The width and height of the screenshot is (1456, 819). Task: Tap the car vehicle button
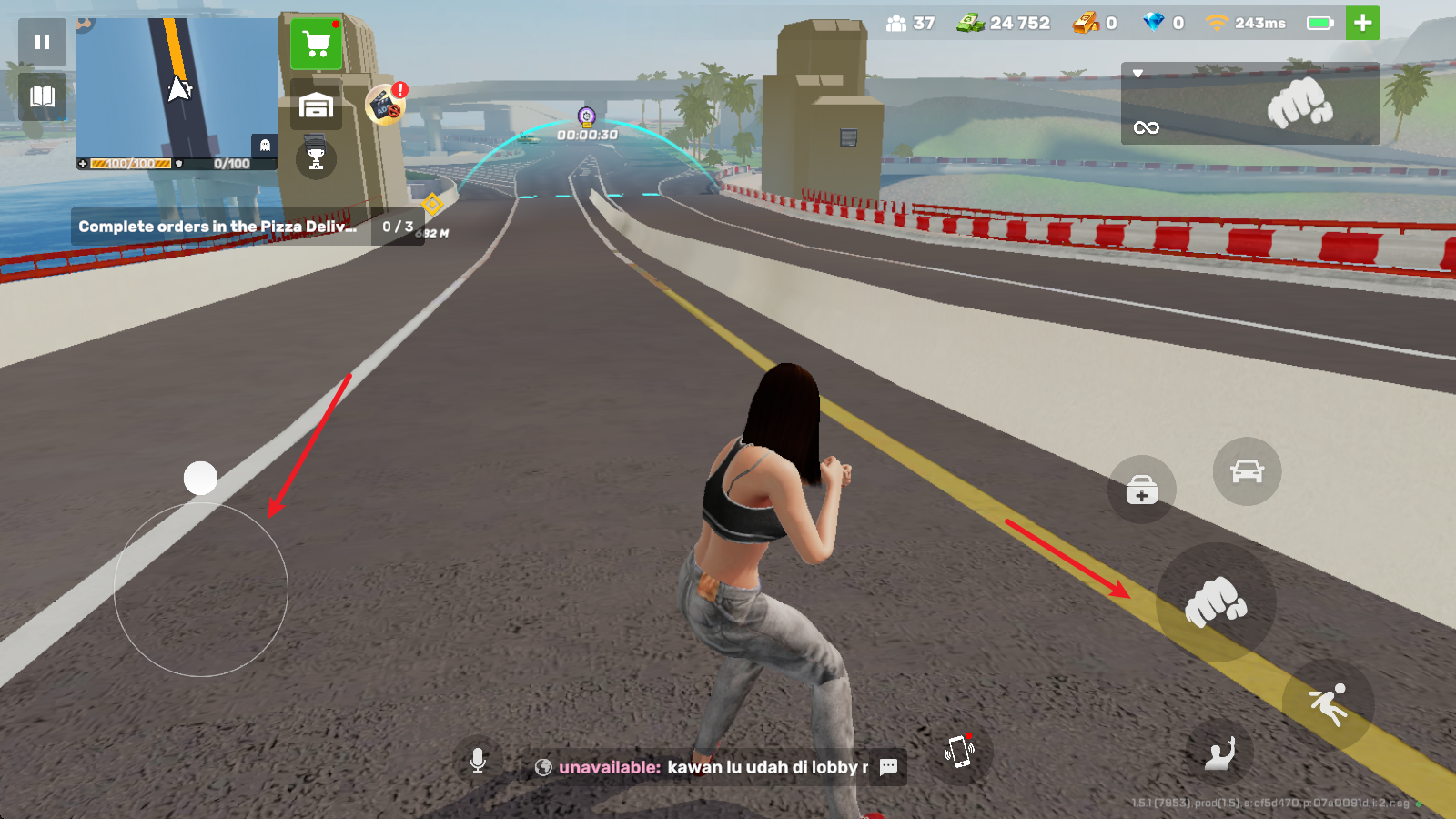click(x=1247, y=471)
